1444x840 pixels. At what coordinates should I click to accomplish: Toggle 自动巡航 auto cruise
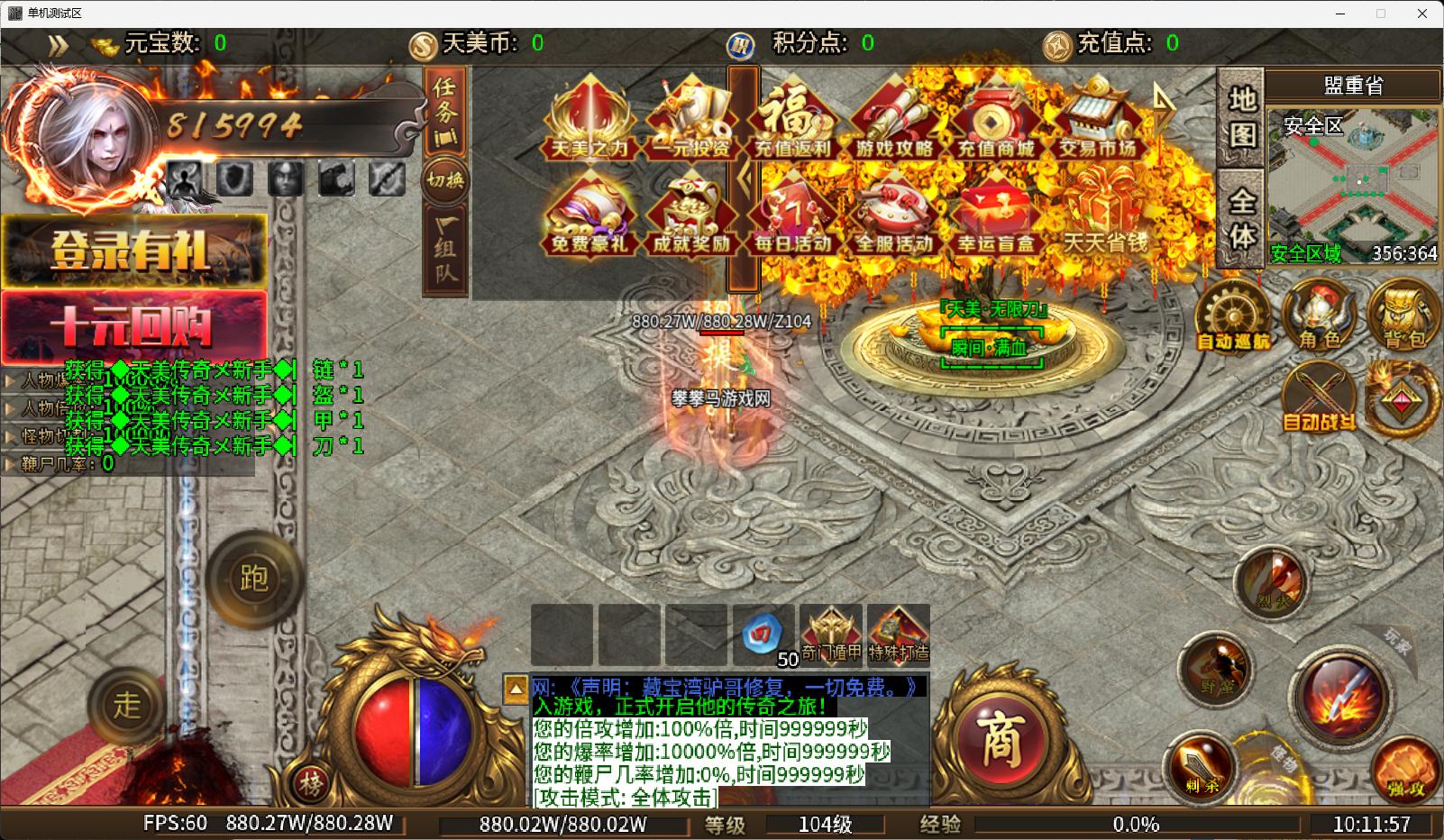pyautogui.click(x=1232, y=315)
